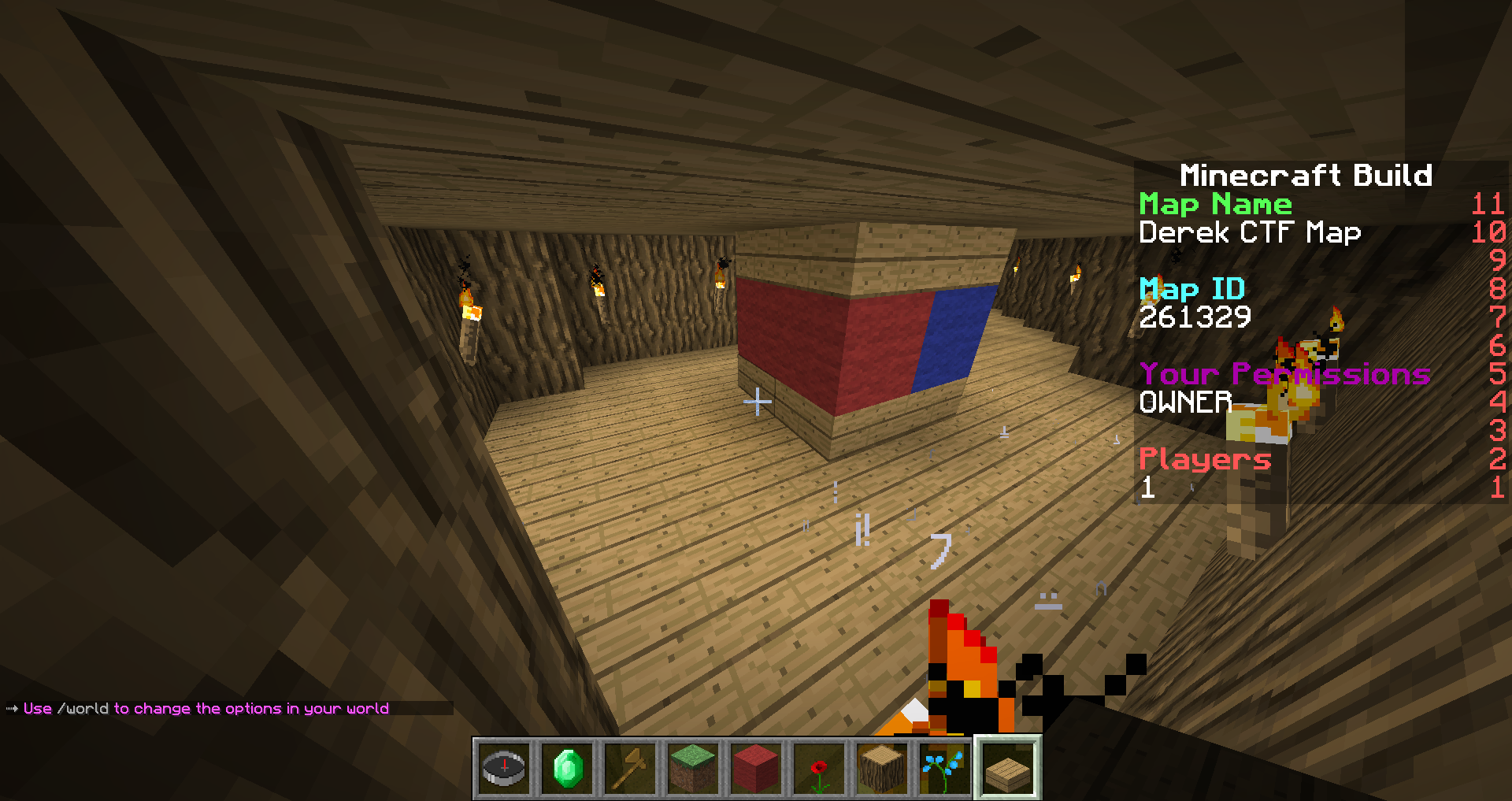Choose the wooden axe slot

coord(630,768)
